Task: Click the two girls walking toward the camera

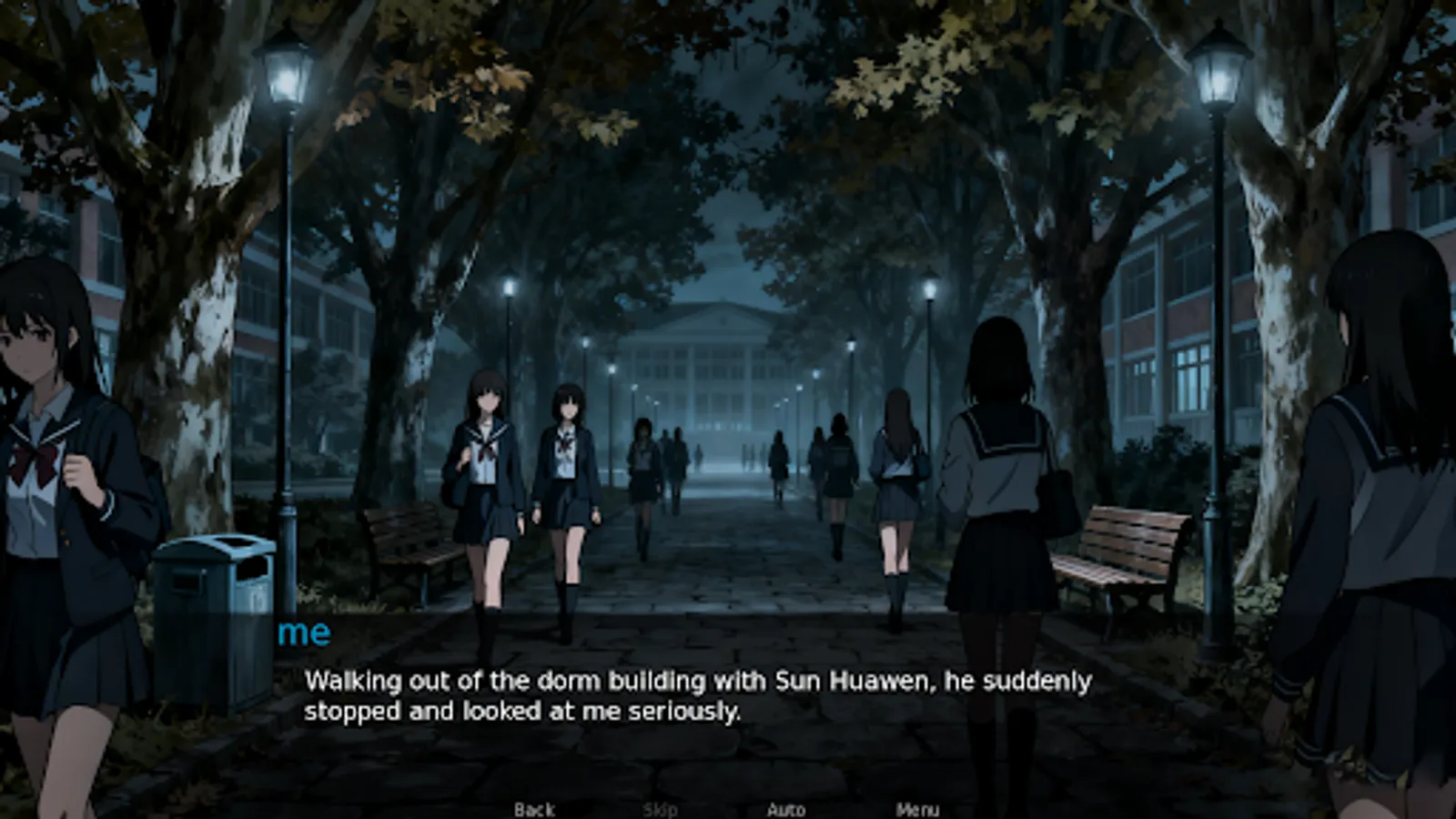Action: [528, 473]
